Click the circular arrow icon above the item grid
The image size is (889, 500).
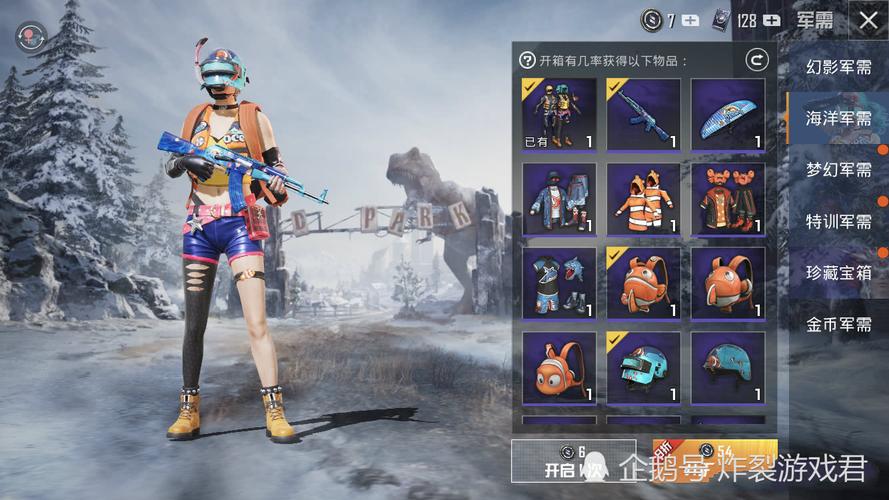[756, 61]
